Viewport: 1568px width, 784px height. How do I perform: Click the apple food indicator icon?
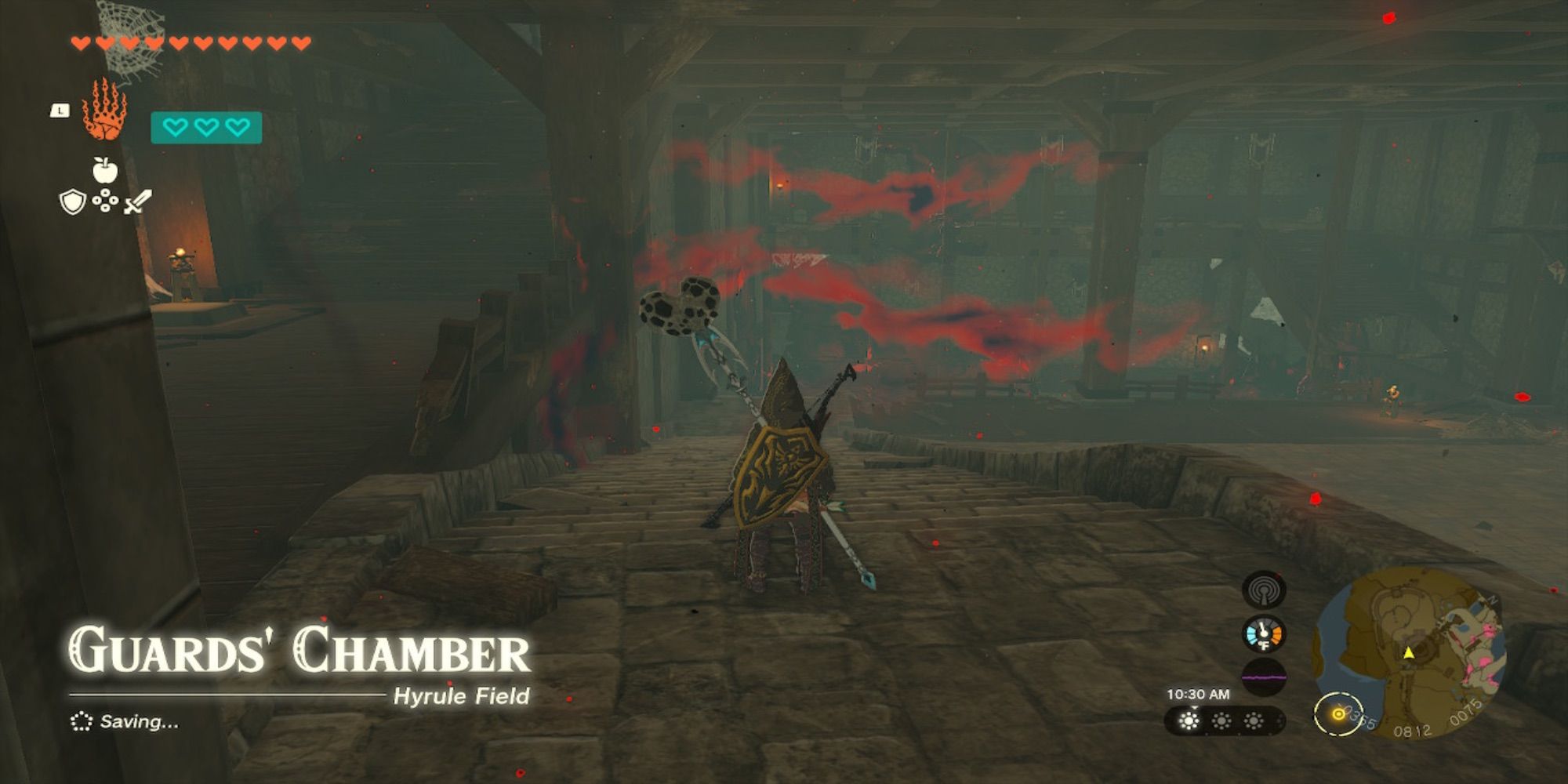tap(105, 171)
